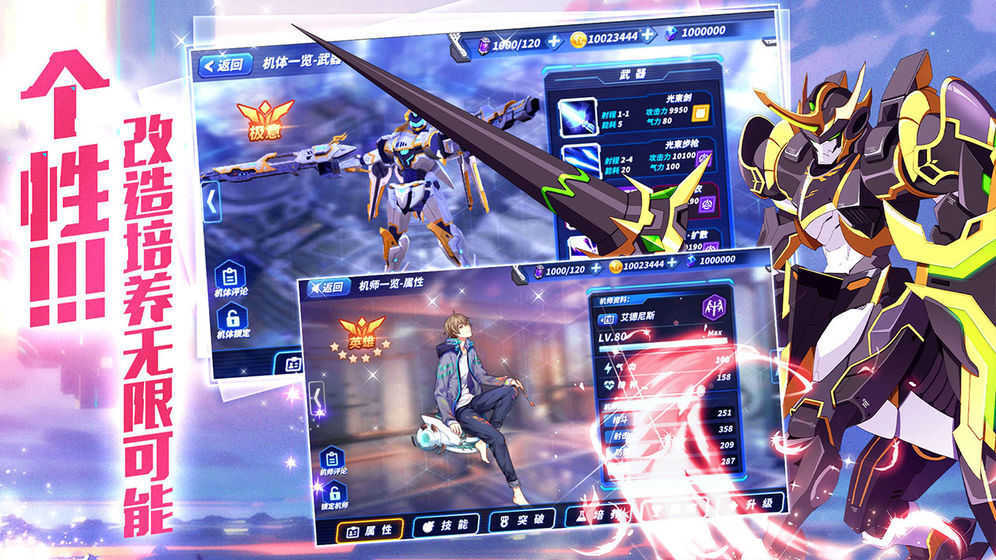Go back from the 机体一览 mech screen
The height and width of the screenshot is (560, 996).
tap(222, 67)
